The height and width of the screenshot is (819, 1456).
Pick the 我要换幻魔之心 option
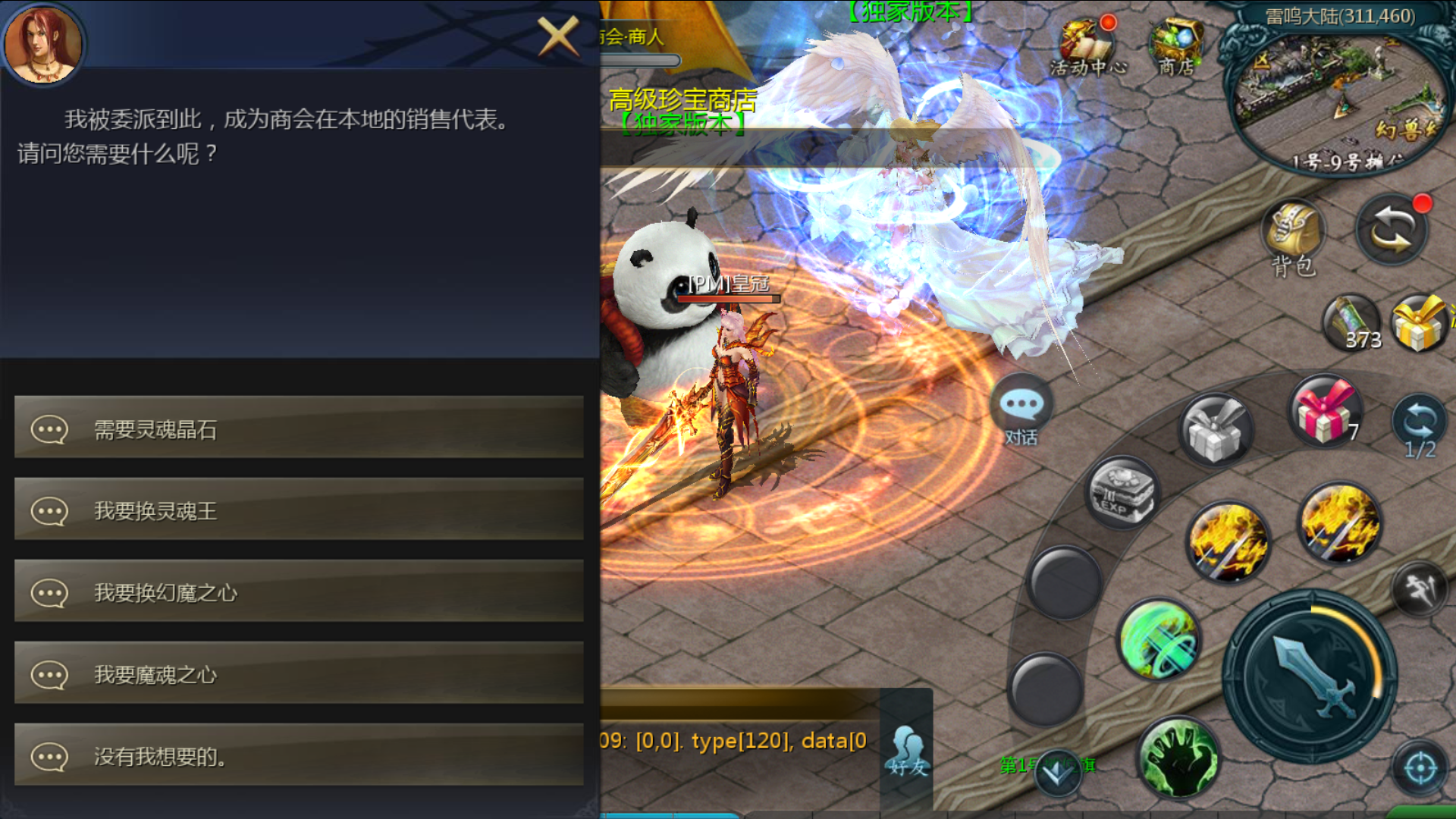pyautogui.click(x=299, y=592)
